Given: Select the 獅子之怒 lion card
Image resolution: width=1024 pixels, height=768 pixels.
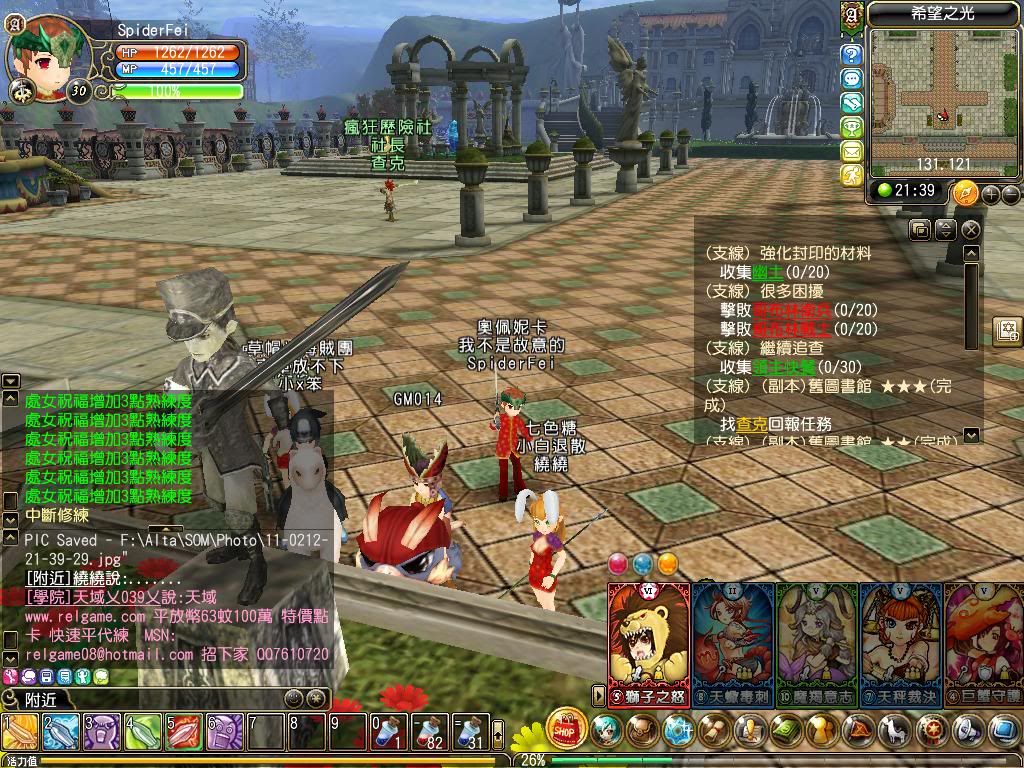Looking at the screenshot, I should [648, 640].
